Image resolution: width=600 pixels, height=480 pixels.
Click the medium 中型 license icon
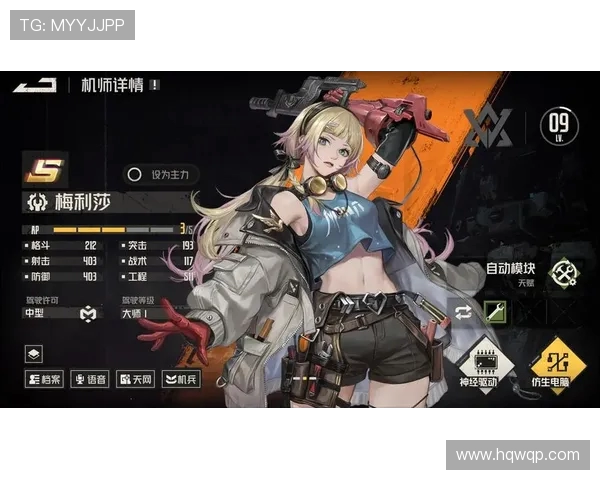click(87, 314)
